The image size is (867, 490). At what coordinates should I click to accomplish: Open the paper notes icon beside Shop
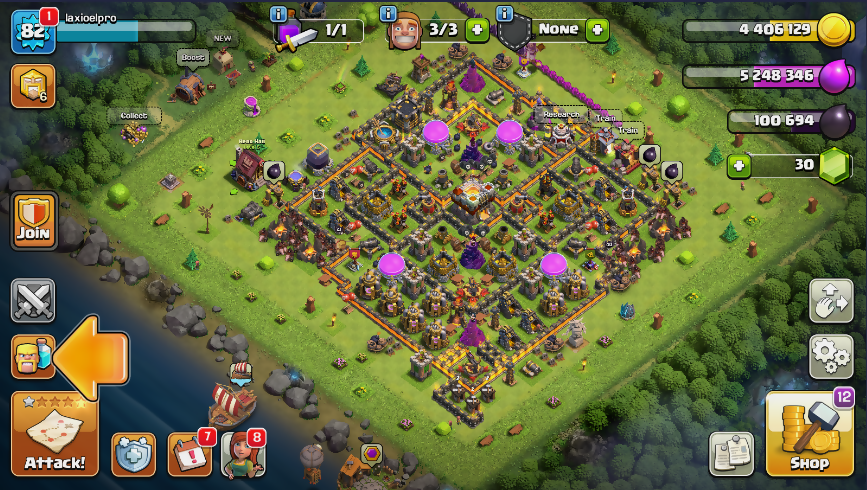[731, 454]
